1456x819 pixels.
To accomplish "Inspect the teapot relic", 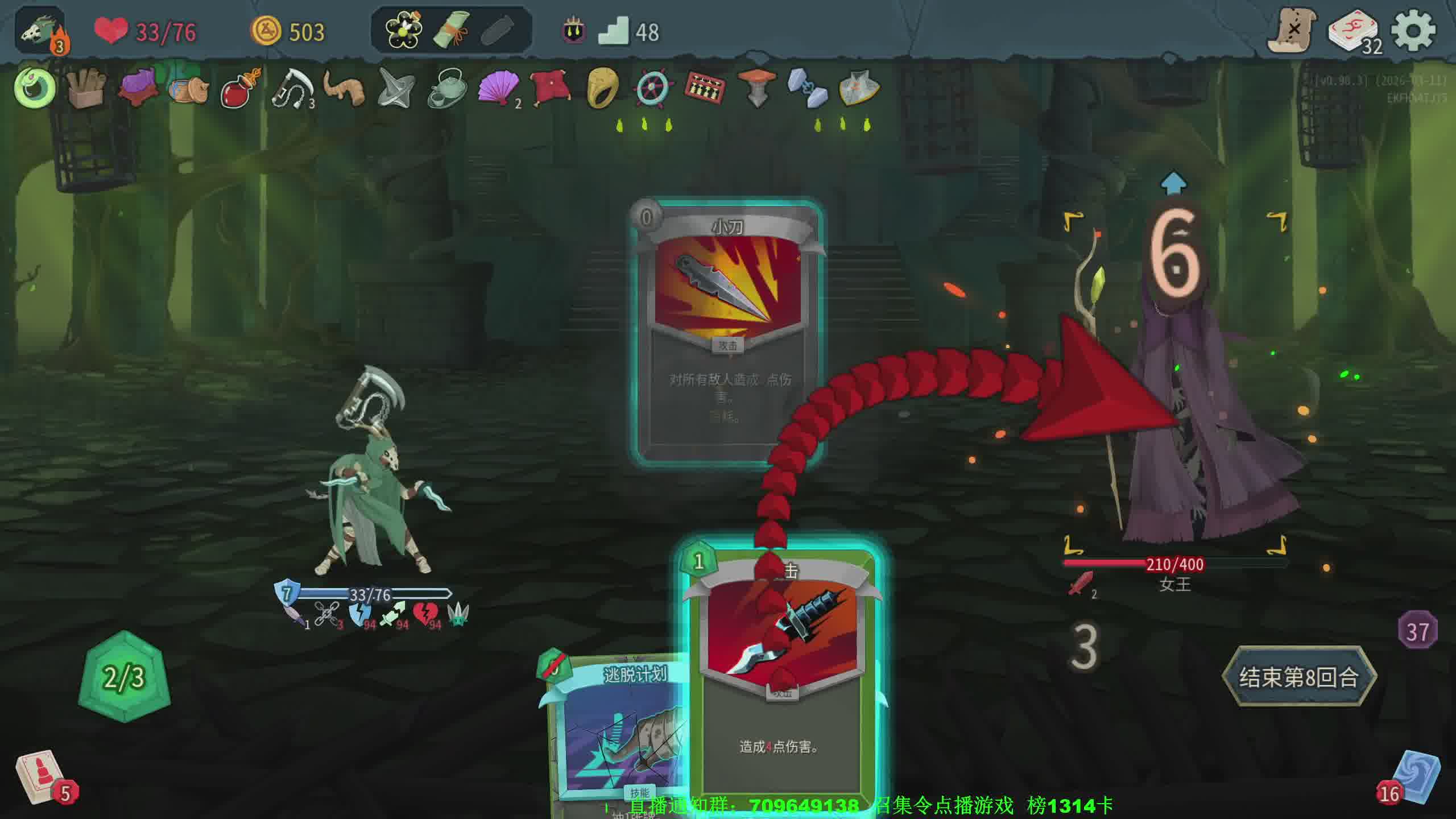I will pyautogui.click(x=446, y=89).
